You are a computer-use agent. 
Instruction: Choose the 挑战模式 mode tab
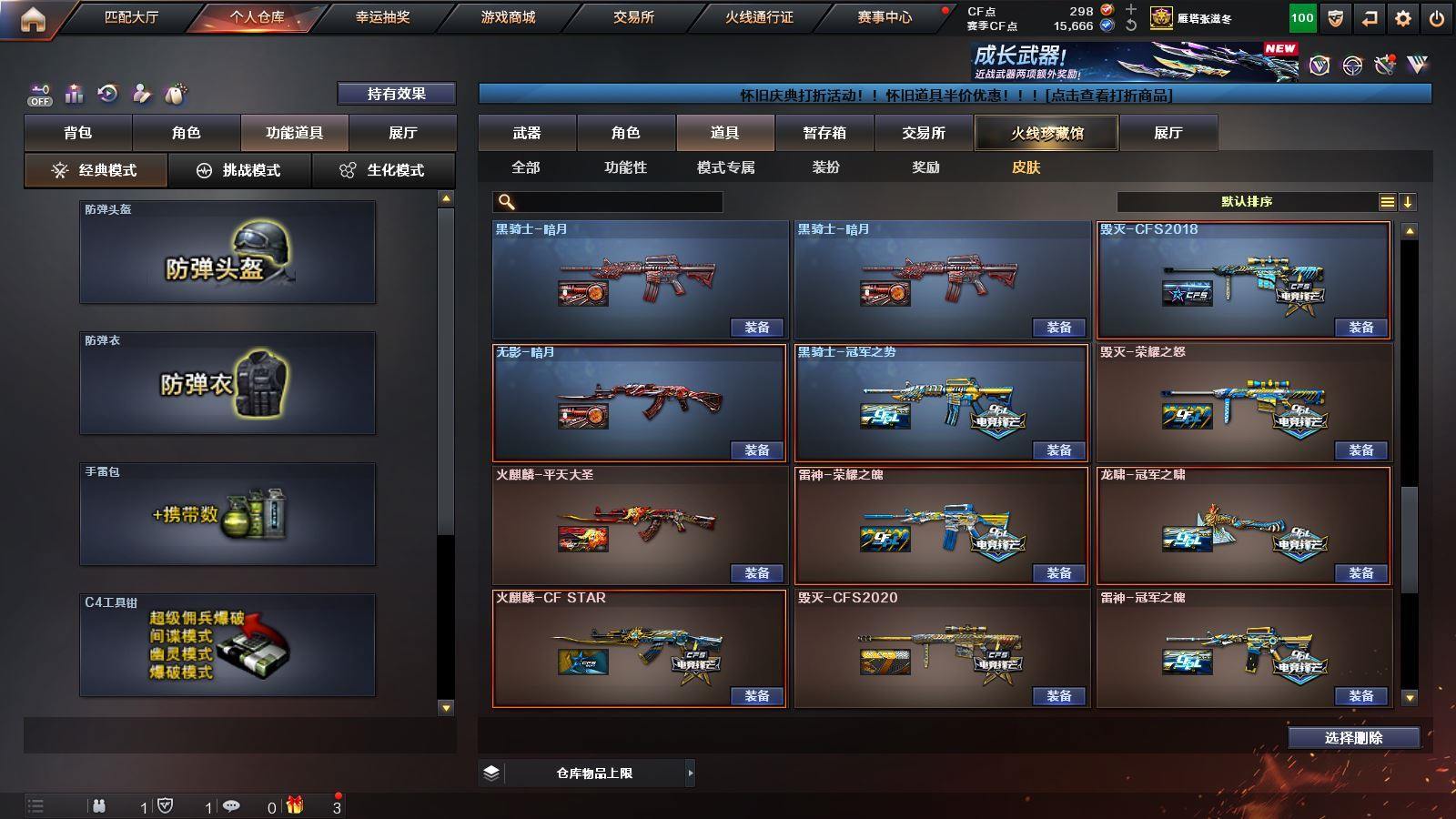pyautogui.click(x=240, y=170)
